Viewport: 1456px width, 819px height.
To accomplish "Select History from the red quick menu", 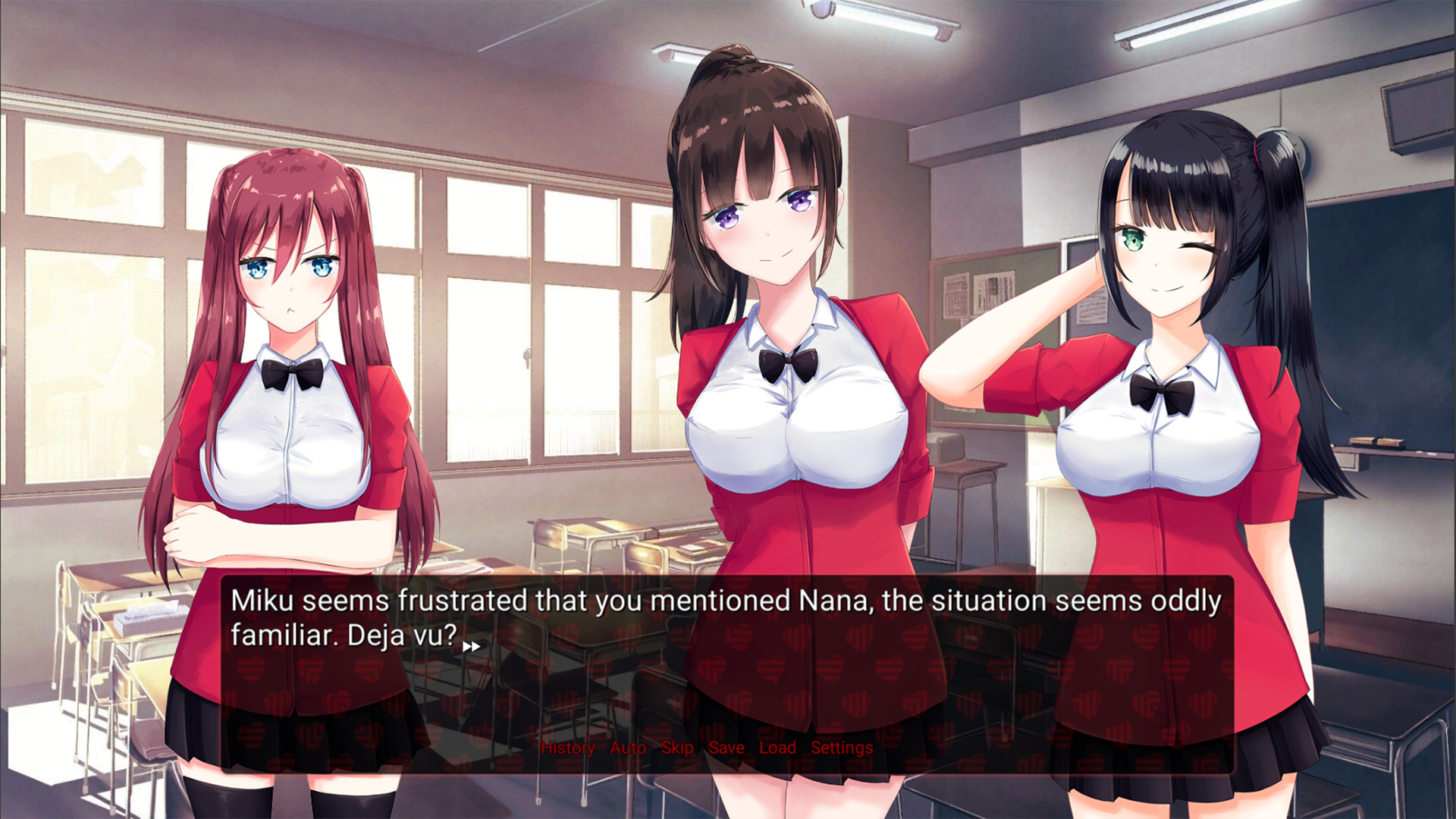I will (x=567, y=748).
